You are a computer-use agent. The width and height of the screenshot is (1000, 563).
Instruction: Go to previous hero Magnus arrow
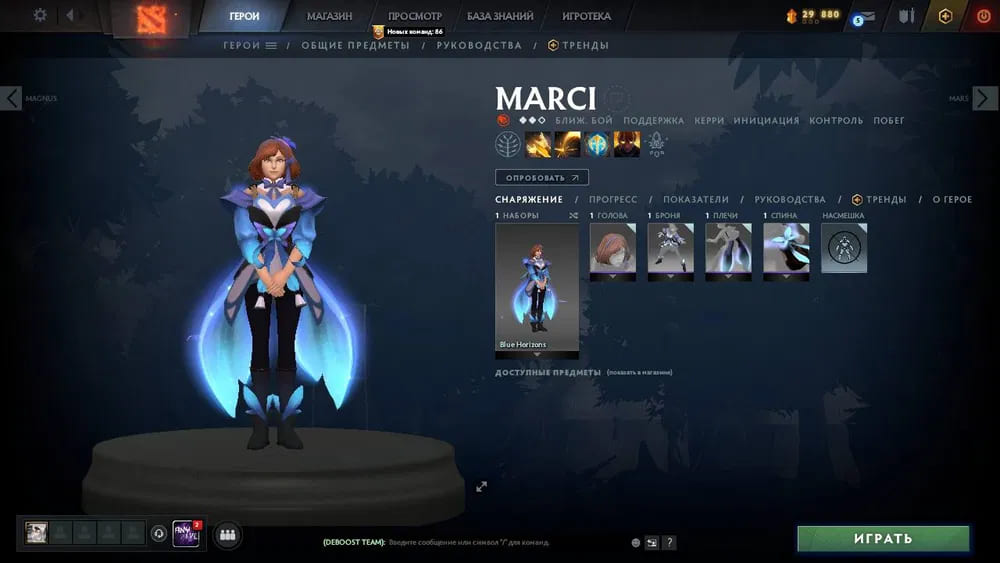[11, 98]
